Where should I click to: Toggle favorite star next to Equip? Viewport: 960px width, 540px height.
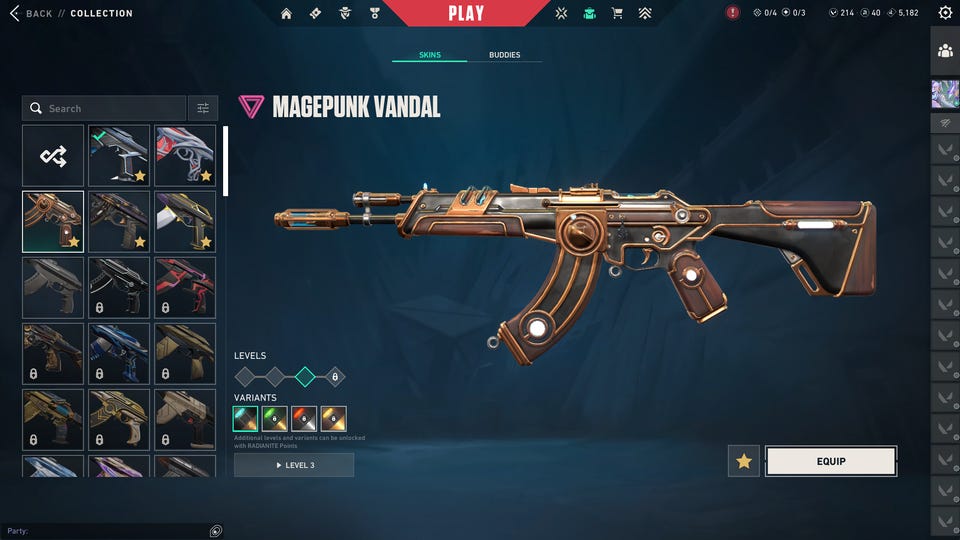click(x=744, y=461)
